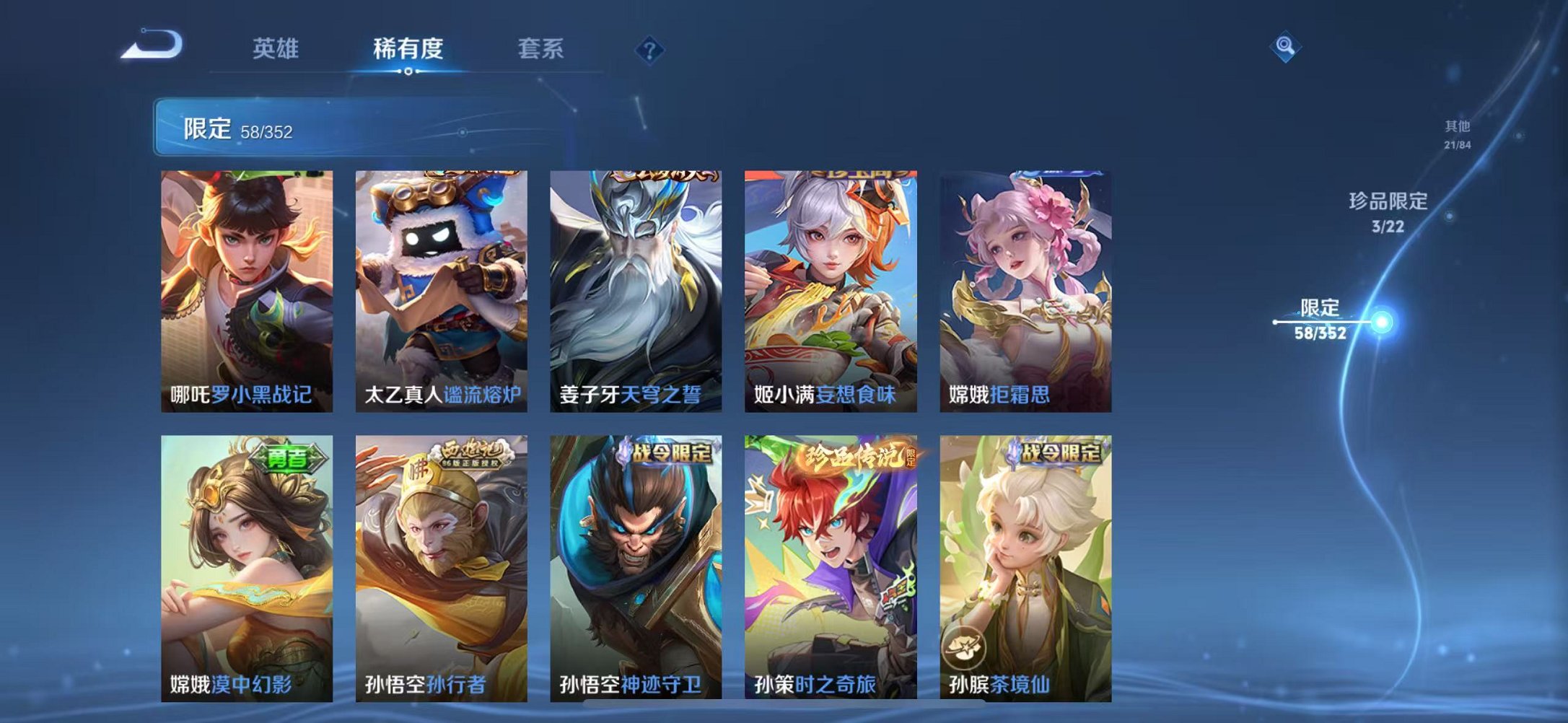Click the question mark help icon

pos(648,49)
